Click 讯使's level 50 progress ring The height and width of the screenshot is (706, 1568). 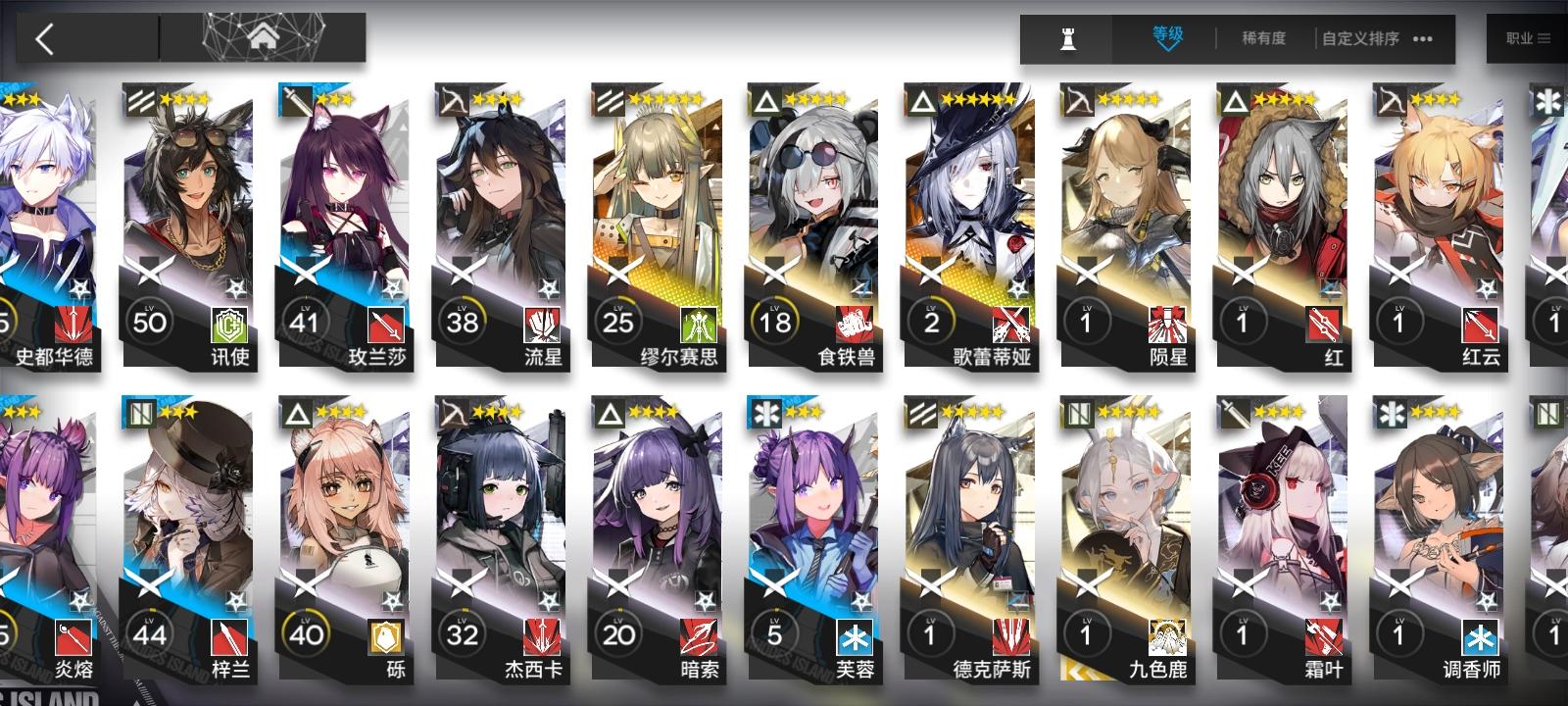coord(151,320)
